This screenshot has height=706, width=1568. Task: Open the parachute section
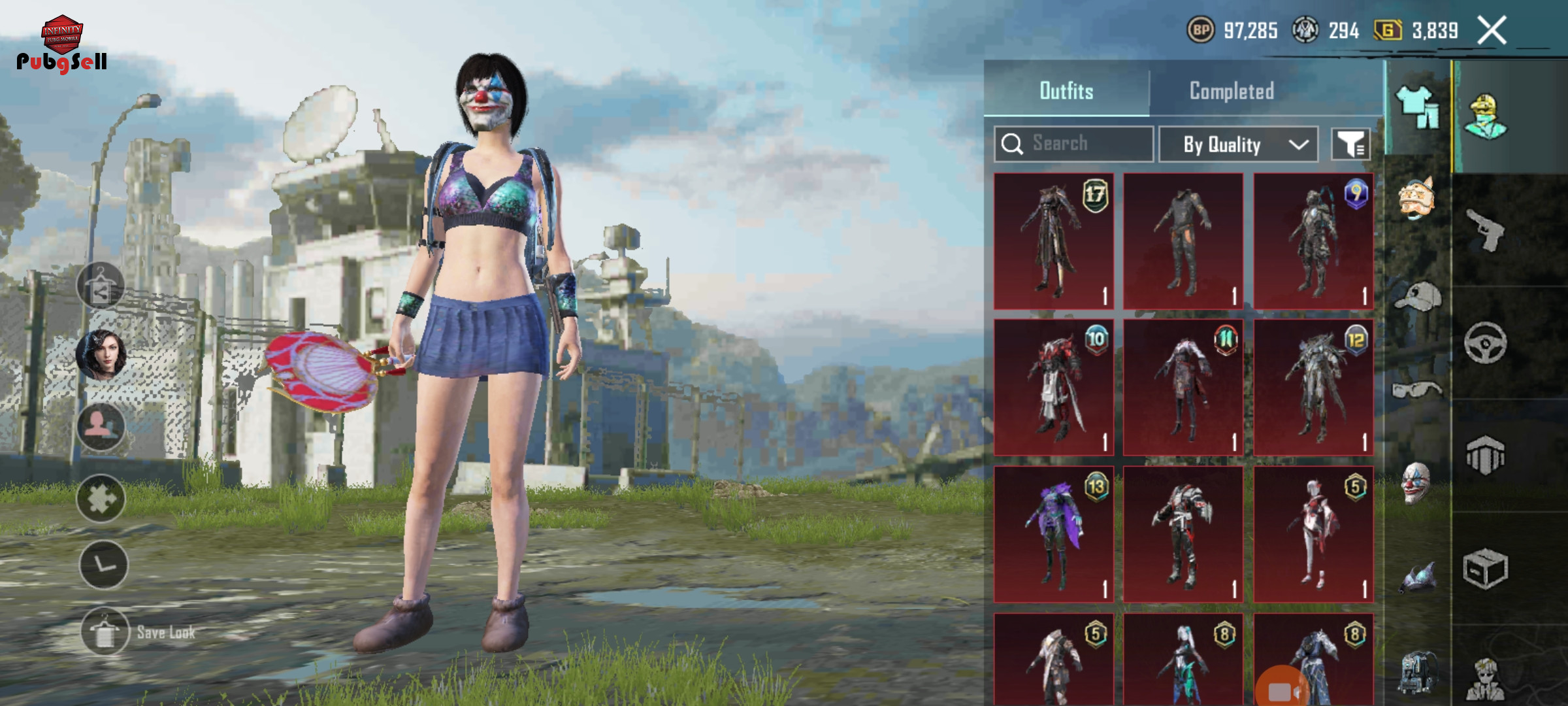coord(1485,455)
